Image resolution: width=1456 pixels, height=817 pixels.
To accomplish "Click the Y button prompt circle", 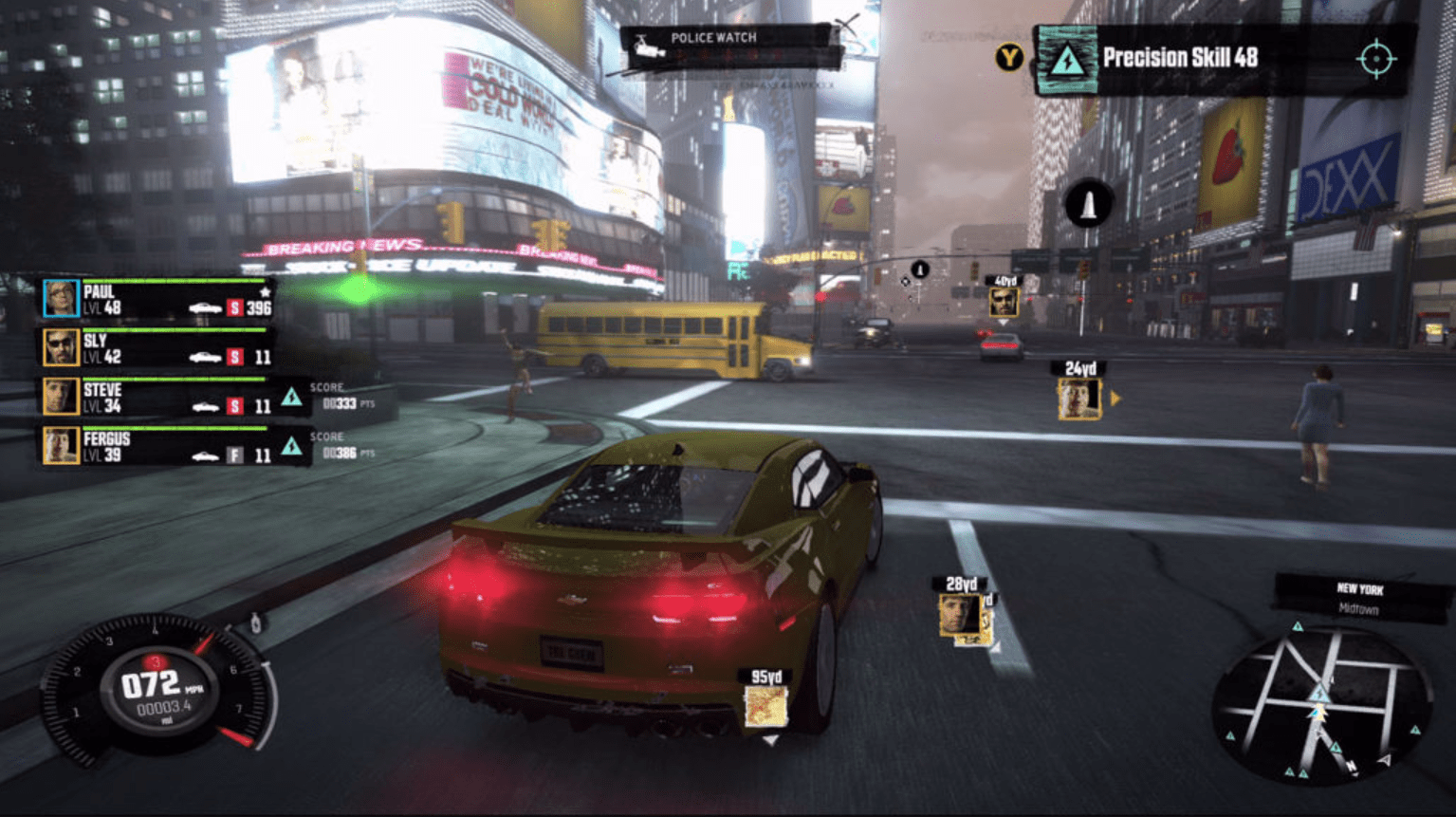I will point(1011,57).
